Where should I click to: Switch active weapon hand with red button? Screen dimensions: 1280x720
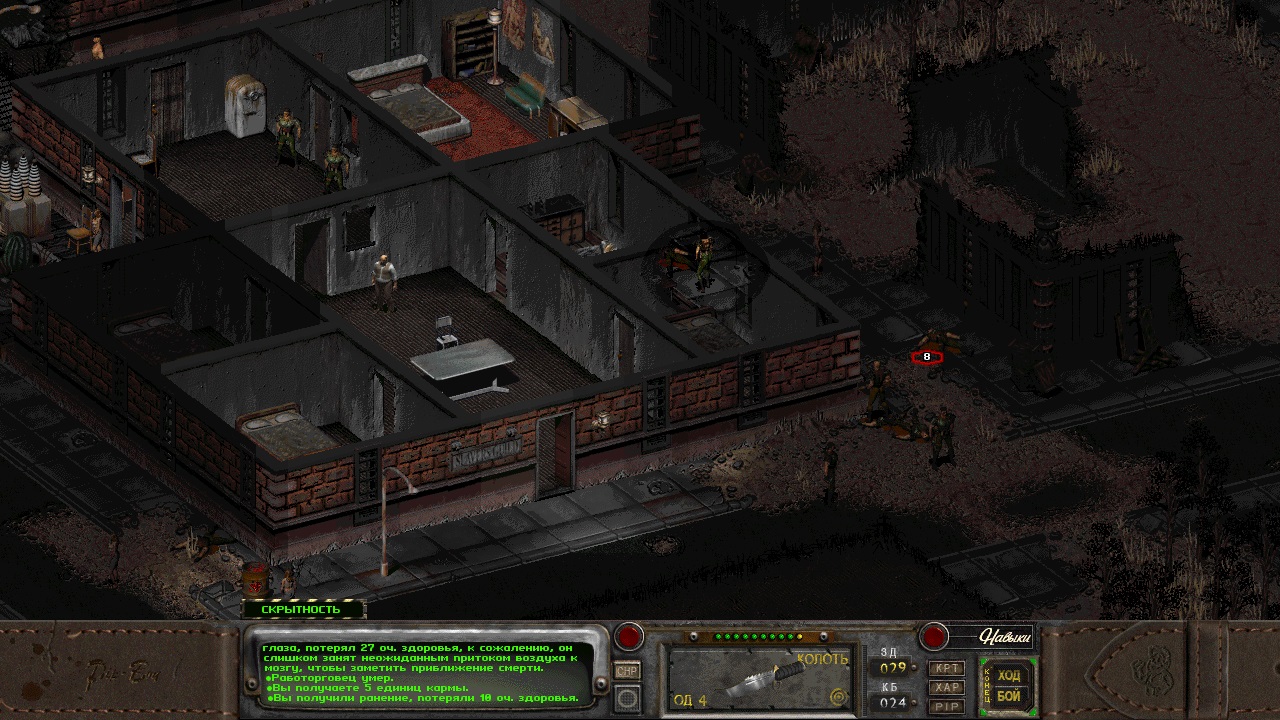(x=629, y=637)
